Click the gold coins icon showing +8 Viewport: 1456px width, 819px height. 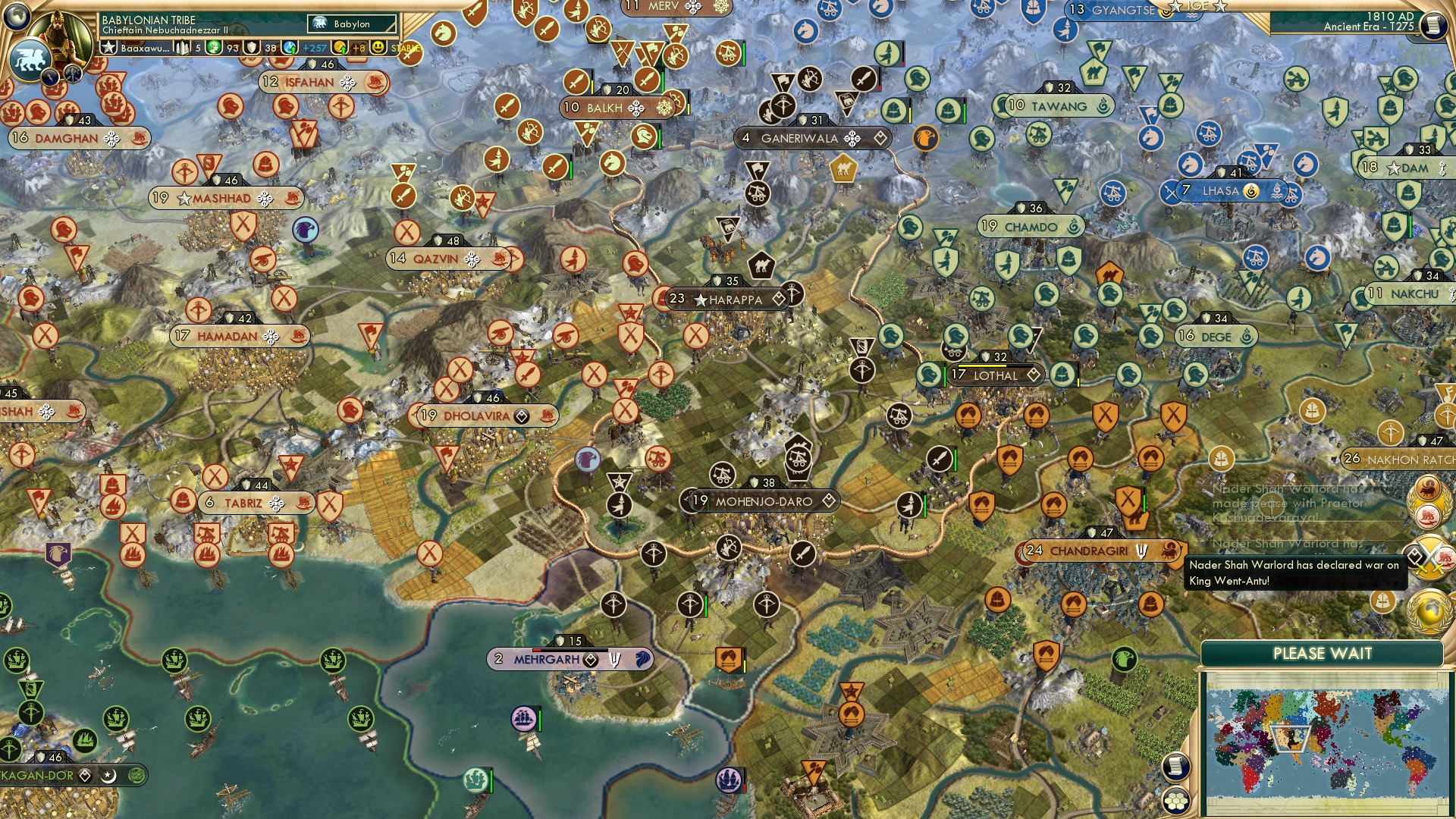[x=338, y=46]
